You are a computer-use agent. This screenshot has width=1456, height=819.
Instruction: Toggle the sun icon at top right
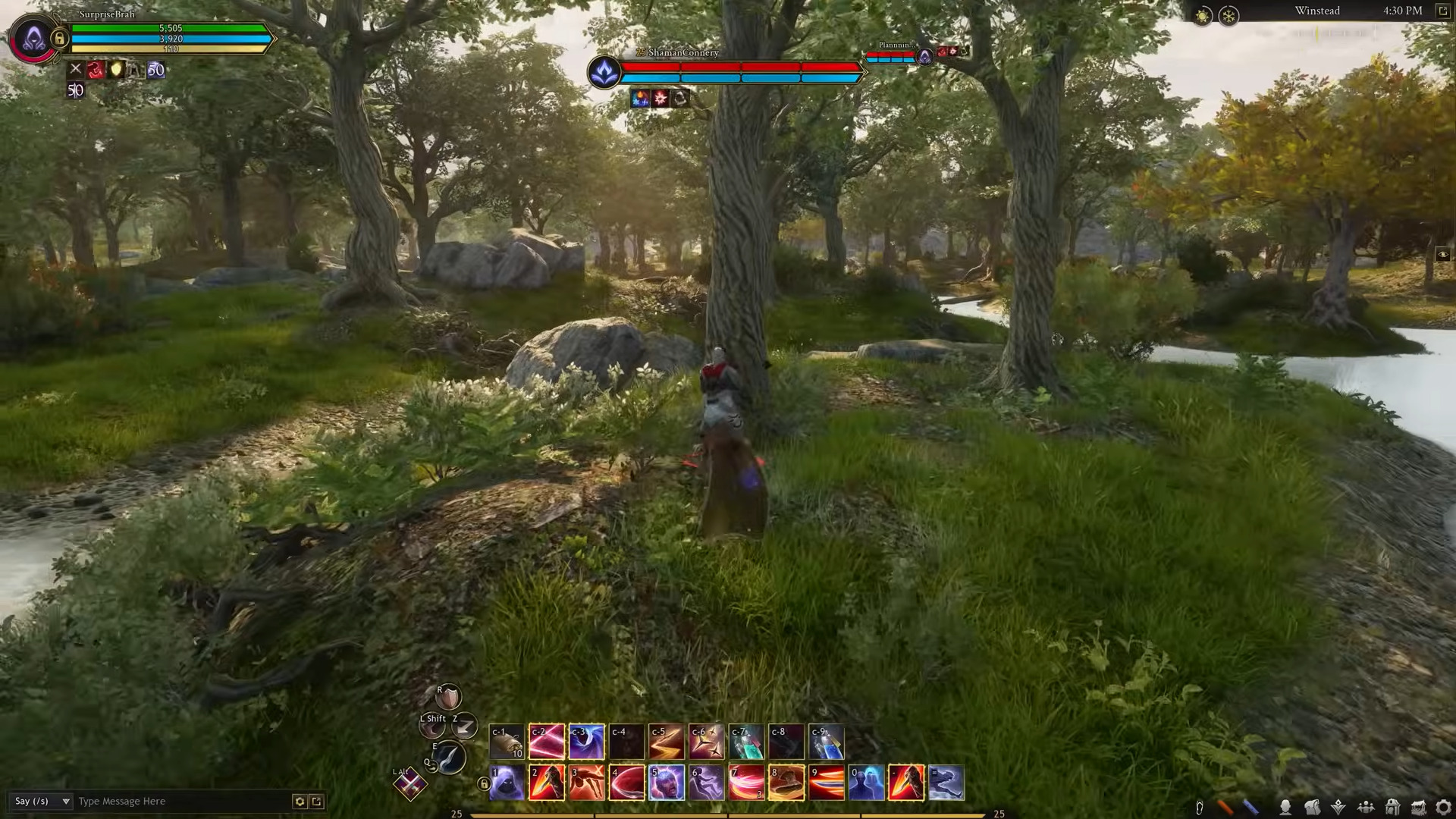(x=1202, y=13)
